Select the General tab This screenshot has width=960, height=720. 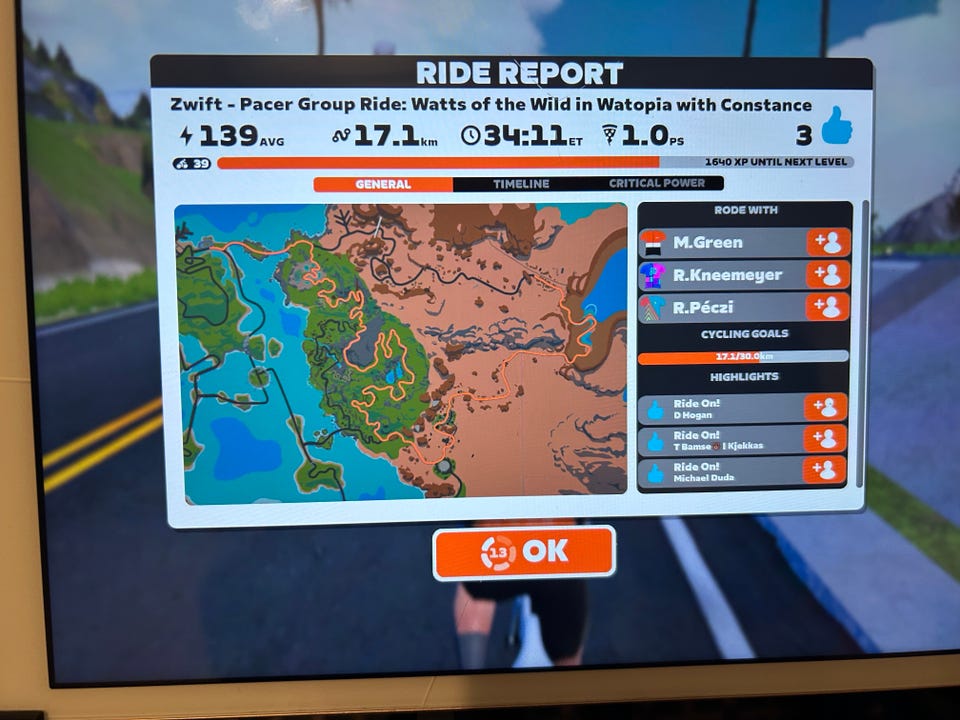click(x=383, y=185)
